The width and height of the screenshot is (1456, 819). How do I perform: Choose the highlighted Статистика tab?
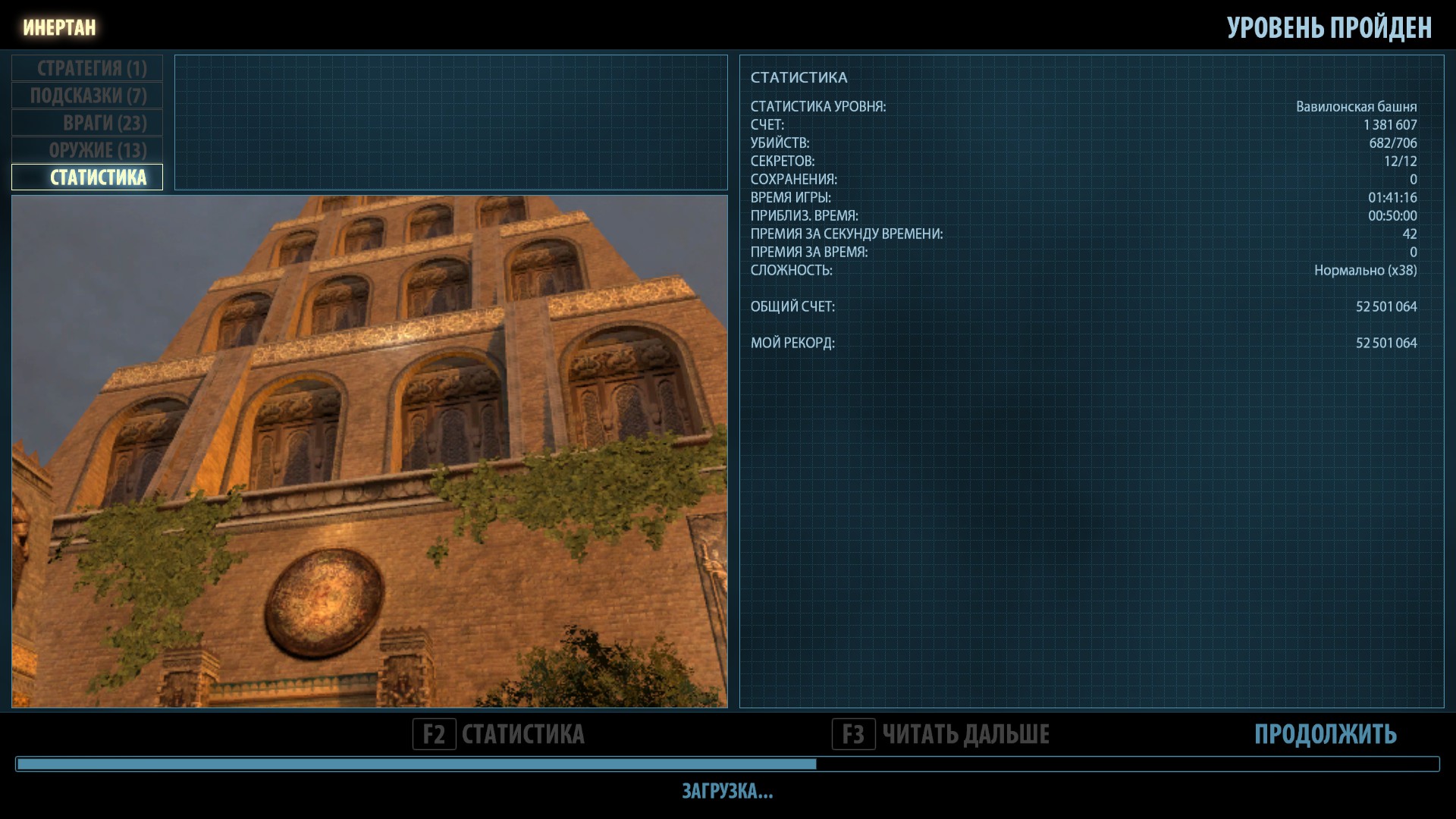88,177
